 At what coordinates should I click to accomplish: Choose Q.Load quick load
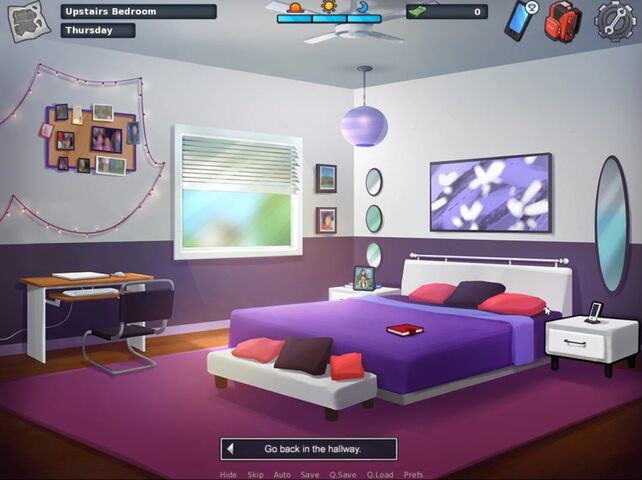pyautogui.click(x=380, y=475)
